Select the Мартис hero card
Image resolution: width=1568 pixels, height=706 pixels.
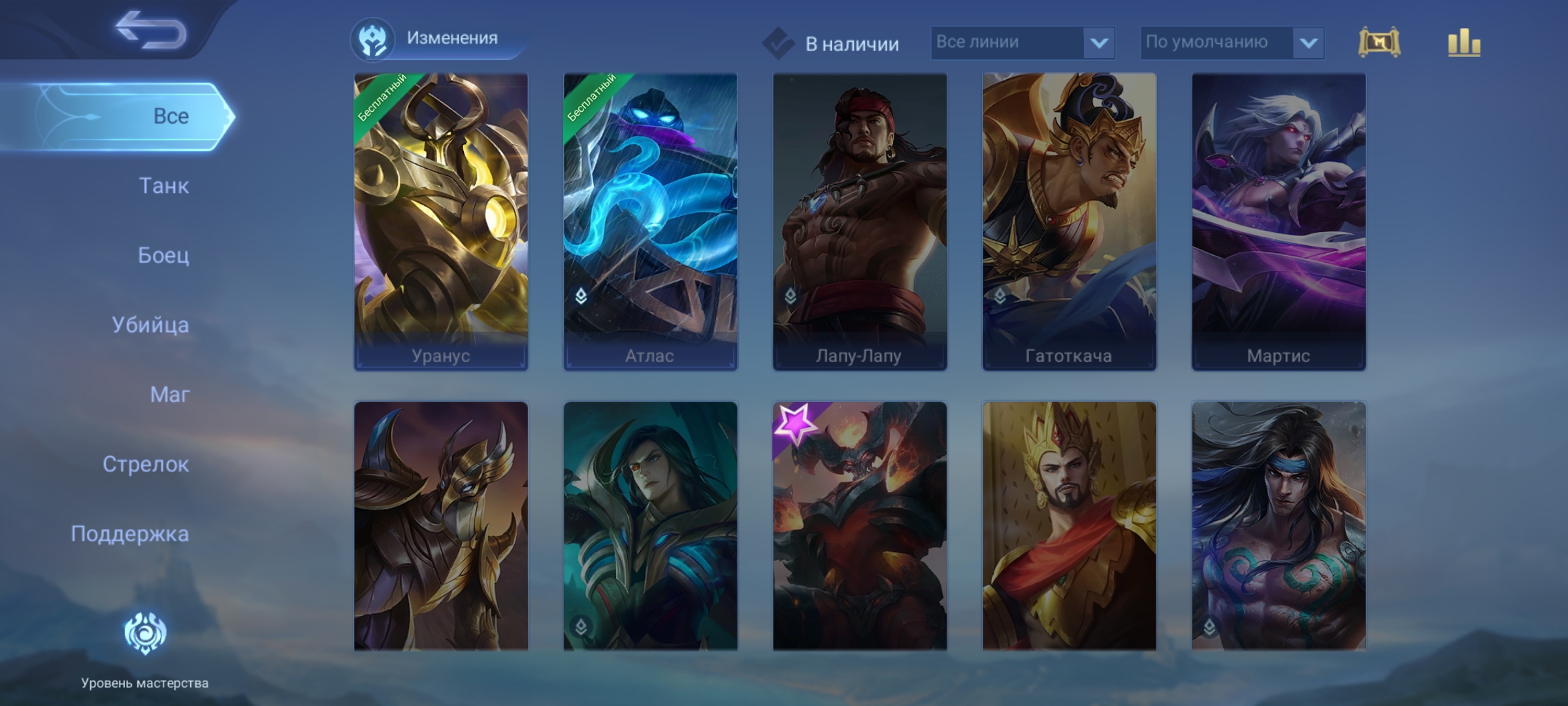tap(1279, 222)
